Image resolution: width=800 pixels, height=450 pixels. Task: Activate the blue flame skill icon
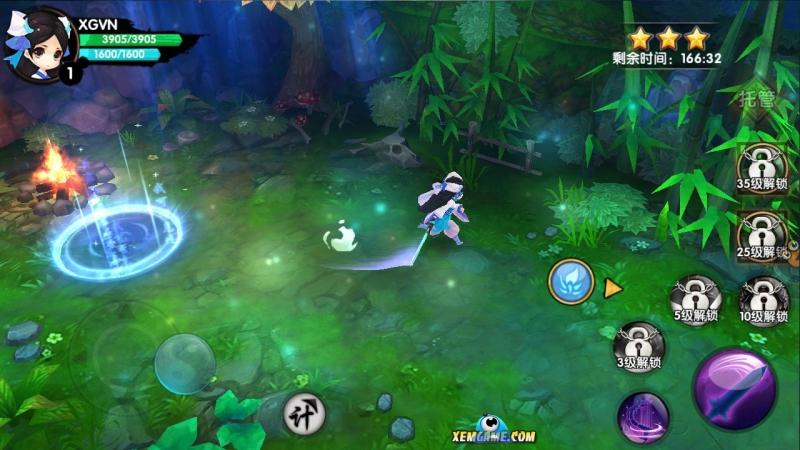point(571,284)
